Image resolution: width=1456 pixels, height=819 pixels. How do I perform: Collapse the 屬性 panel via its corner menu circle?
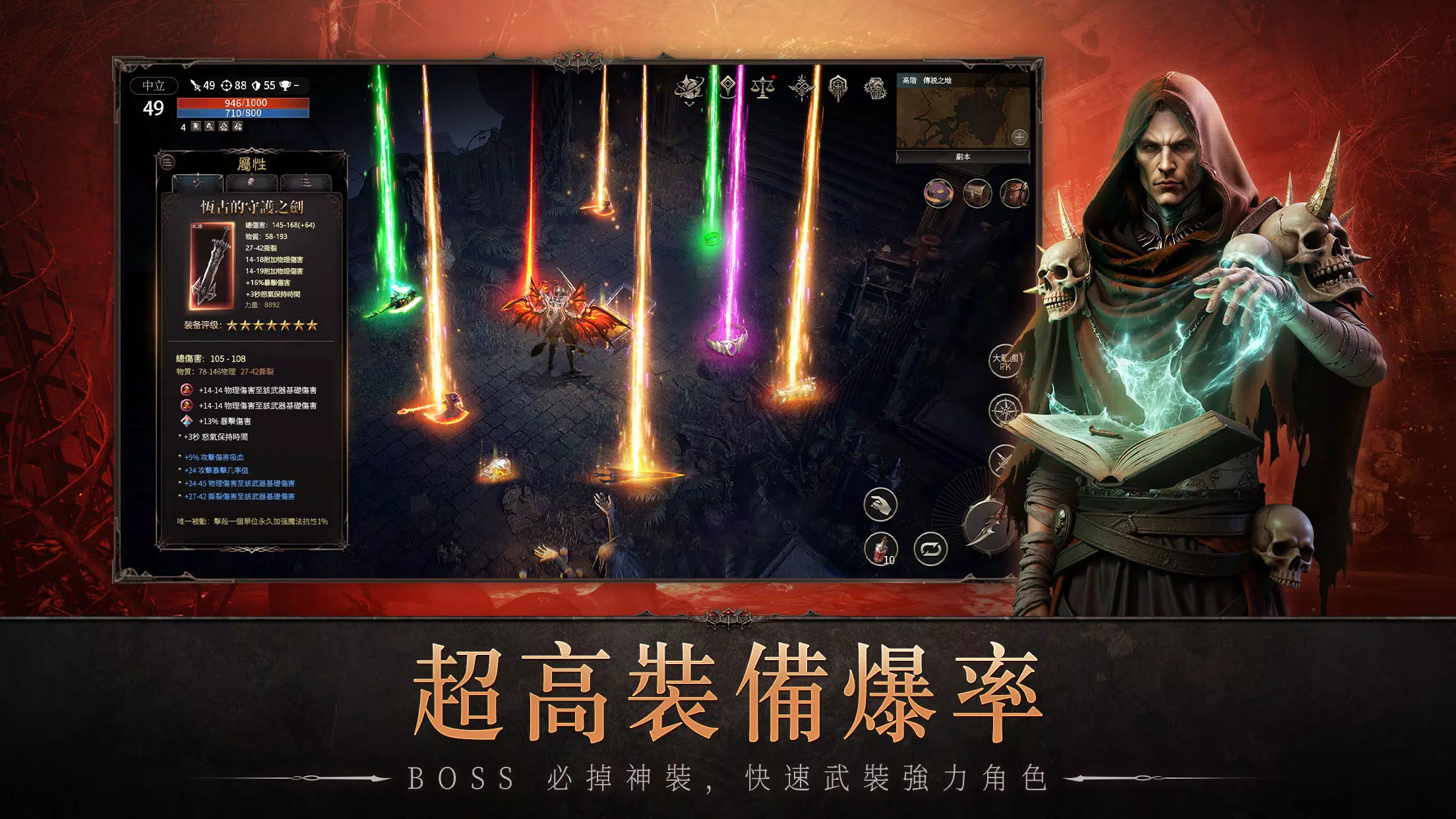[x=167, y=161]
